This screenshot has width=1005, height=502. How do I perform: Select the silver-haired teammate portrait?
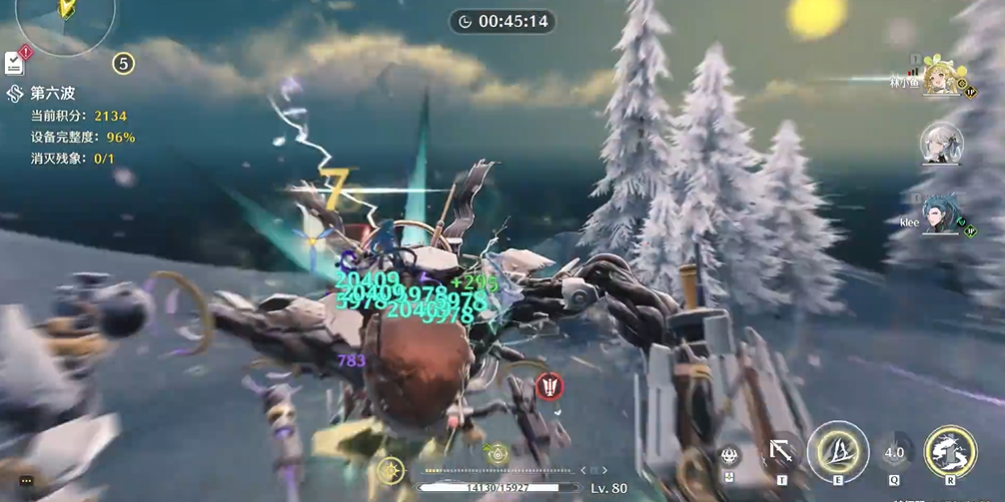point(941,143)
